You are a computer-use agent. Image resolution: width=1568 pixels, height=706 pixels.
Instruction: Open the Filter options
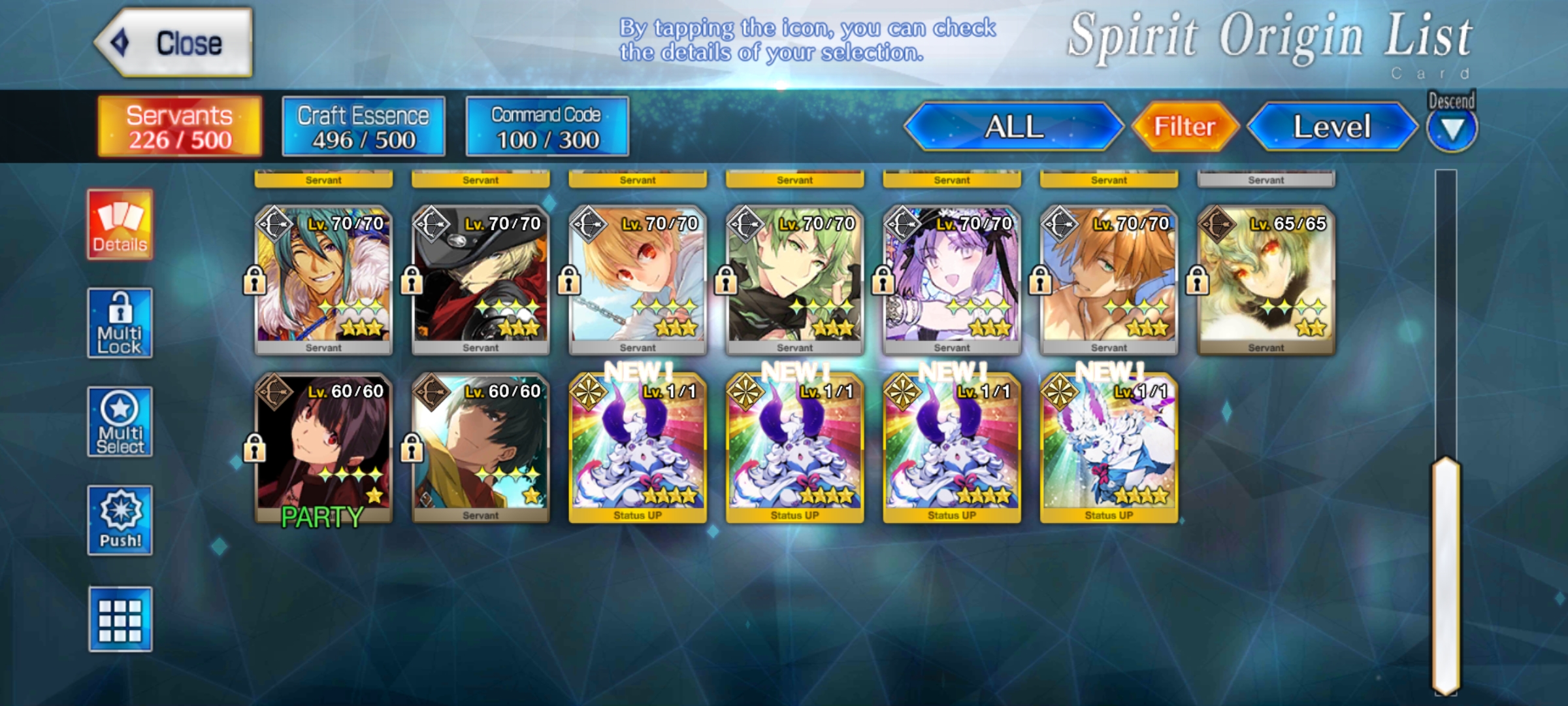(1184, 127)
